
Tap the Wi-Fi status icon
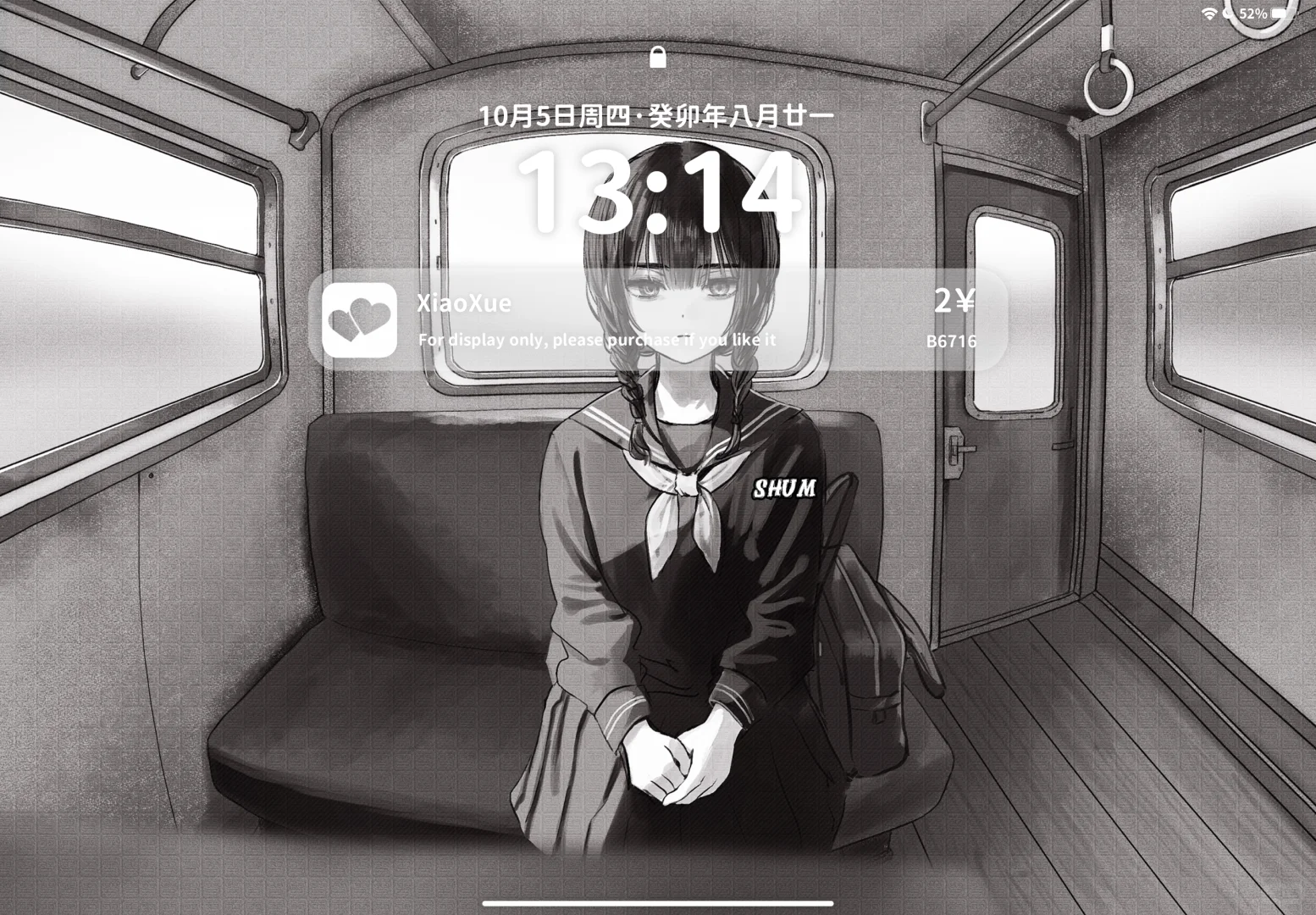click(x=1209, y=12)
